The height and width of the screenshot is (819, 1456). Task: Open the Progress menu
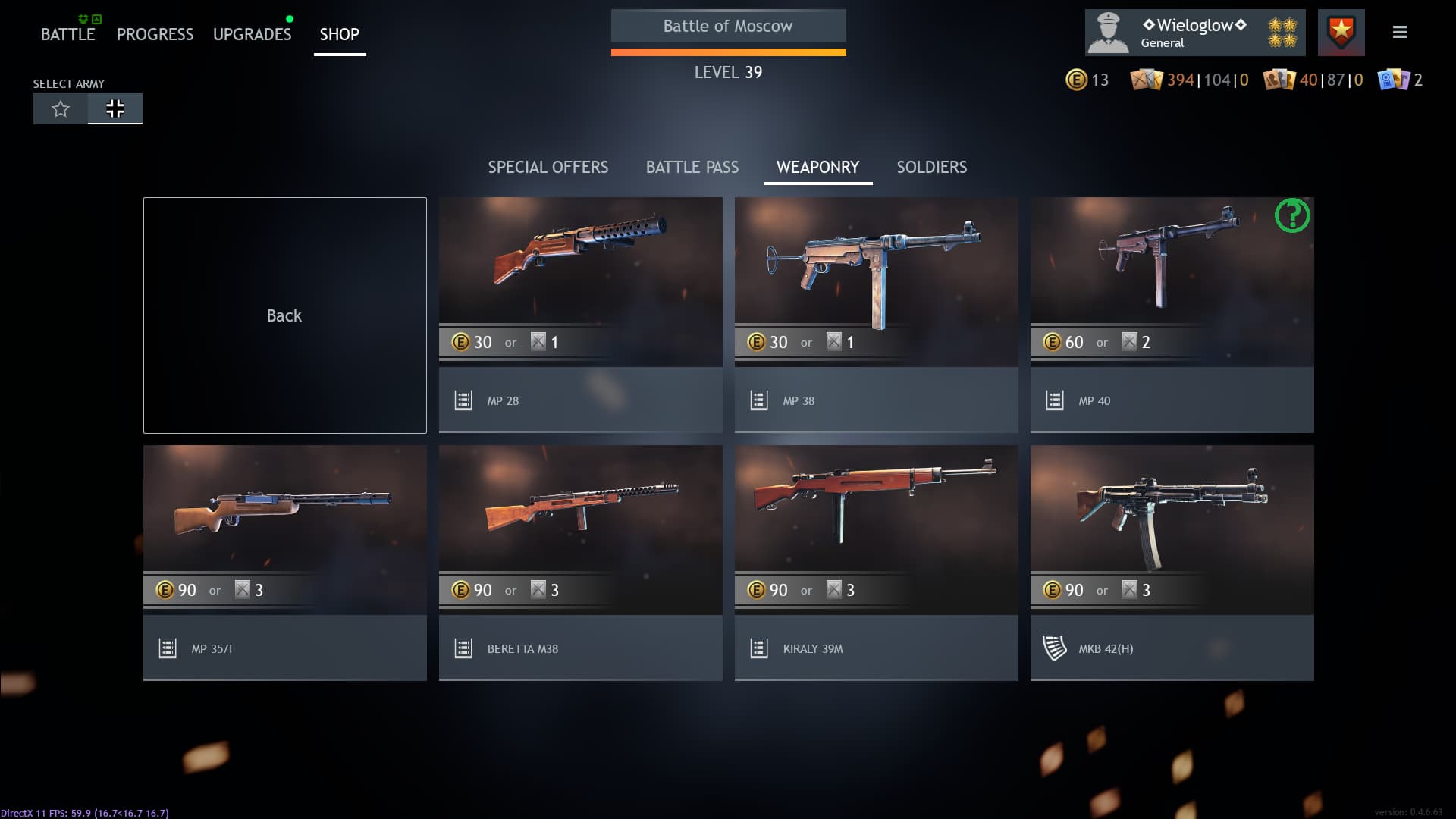[155, 34]
